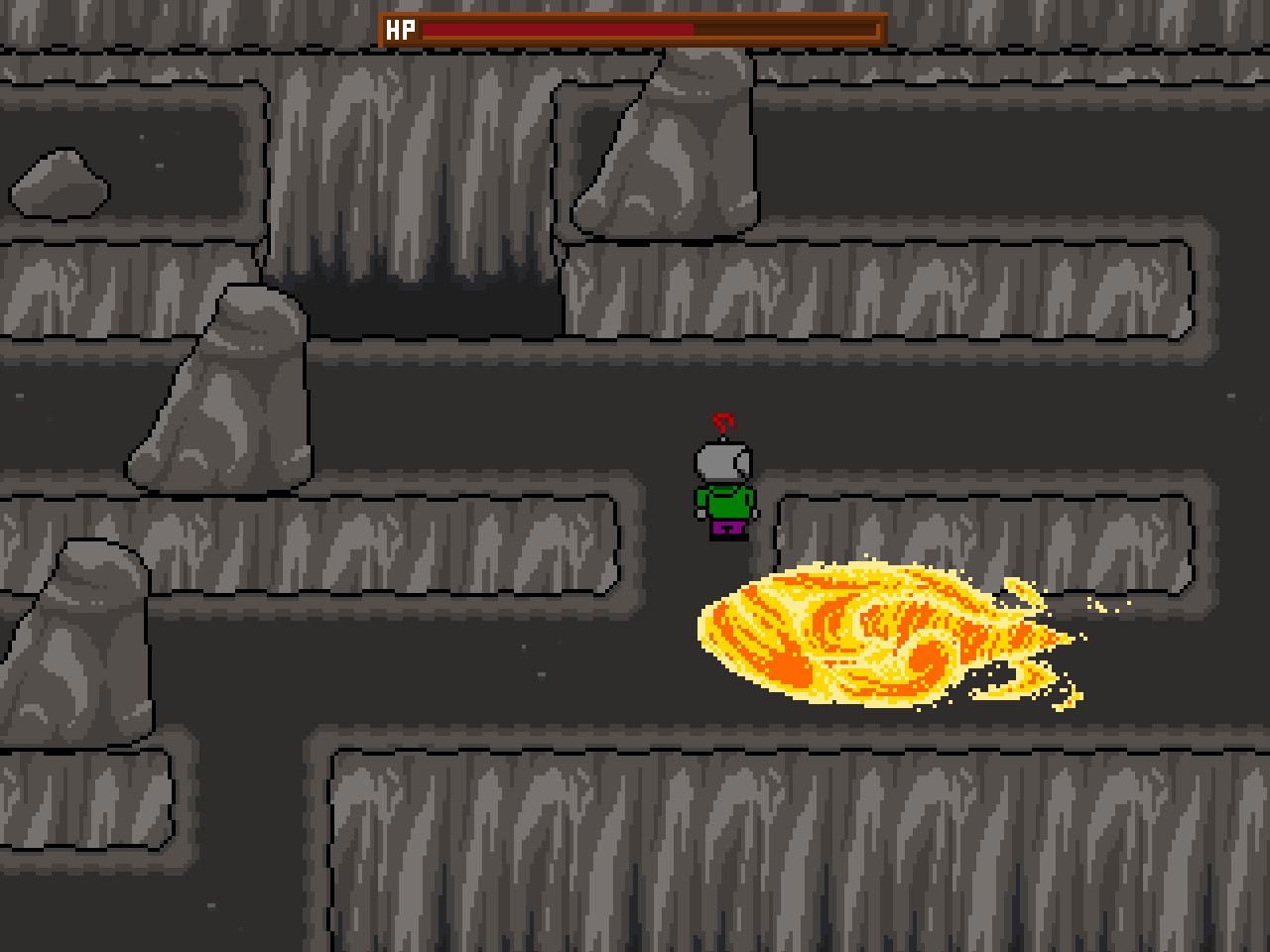
Task: Click the small rock in the upper left
Action: [x=60, y=183]
